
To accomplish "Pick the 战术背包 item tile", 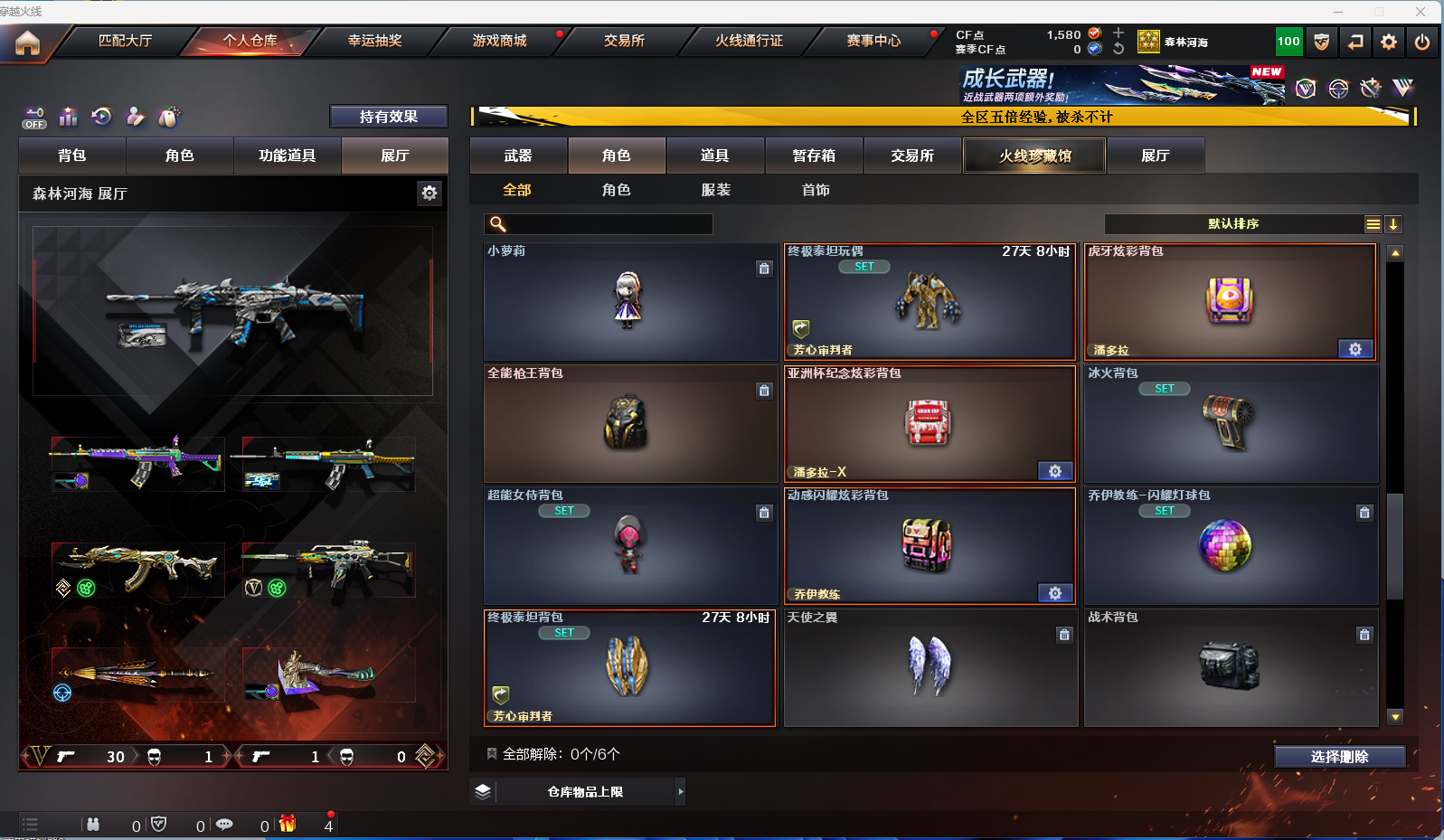I will coord(1230,667).
